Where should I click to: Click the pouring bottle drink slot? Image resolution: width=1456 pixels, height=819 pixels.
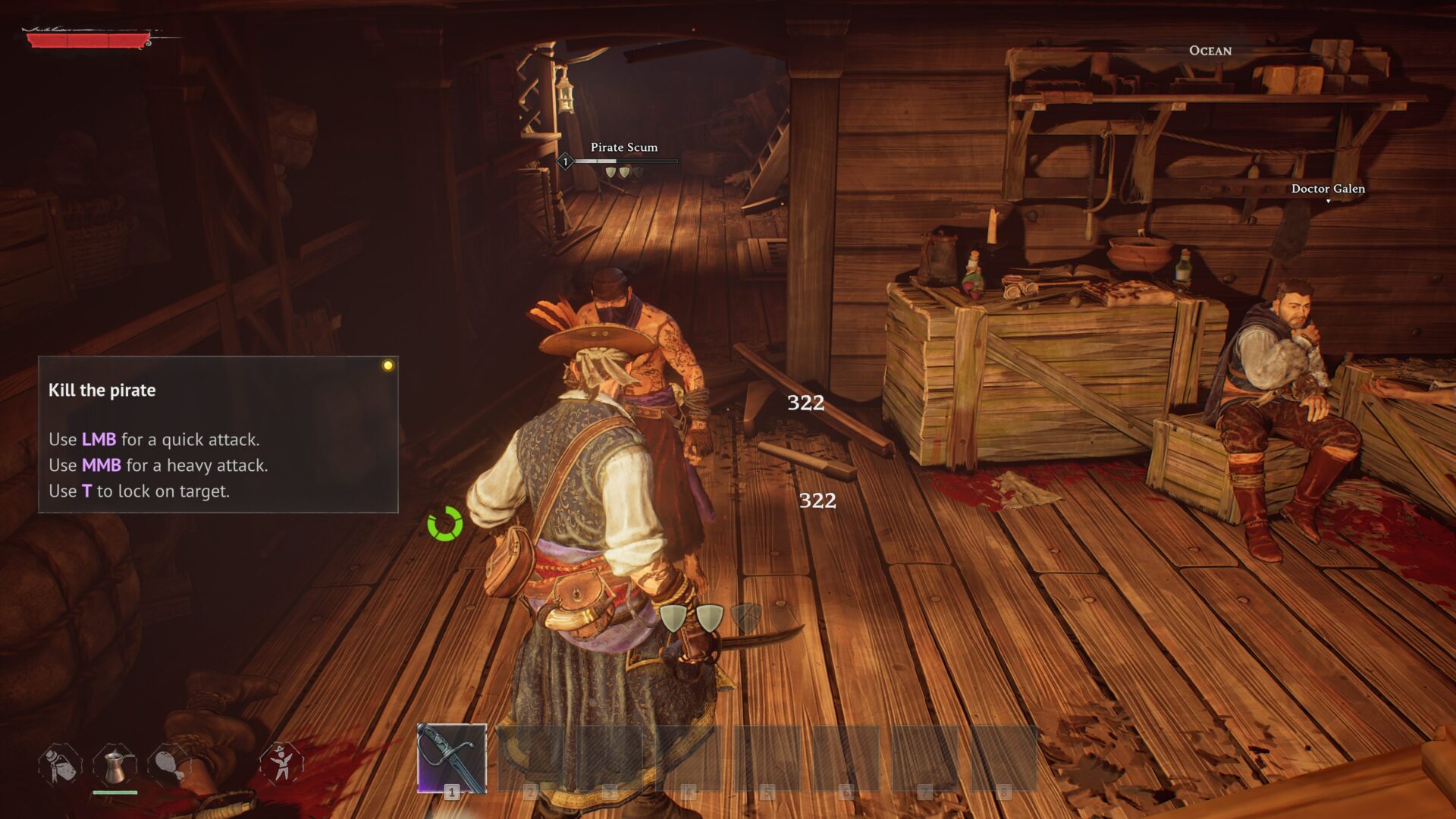60,764
